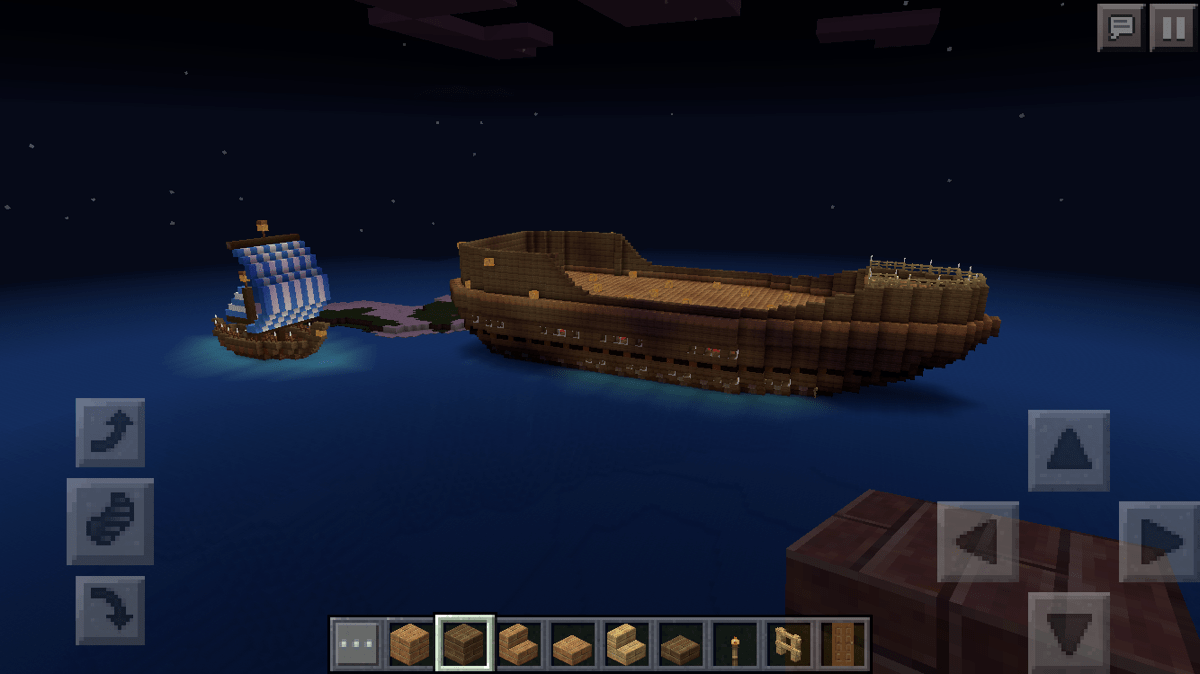Choose the darker wooden stairs slot

(518, 644)
